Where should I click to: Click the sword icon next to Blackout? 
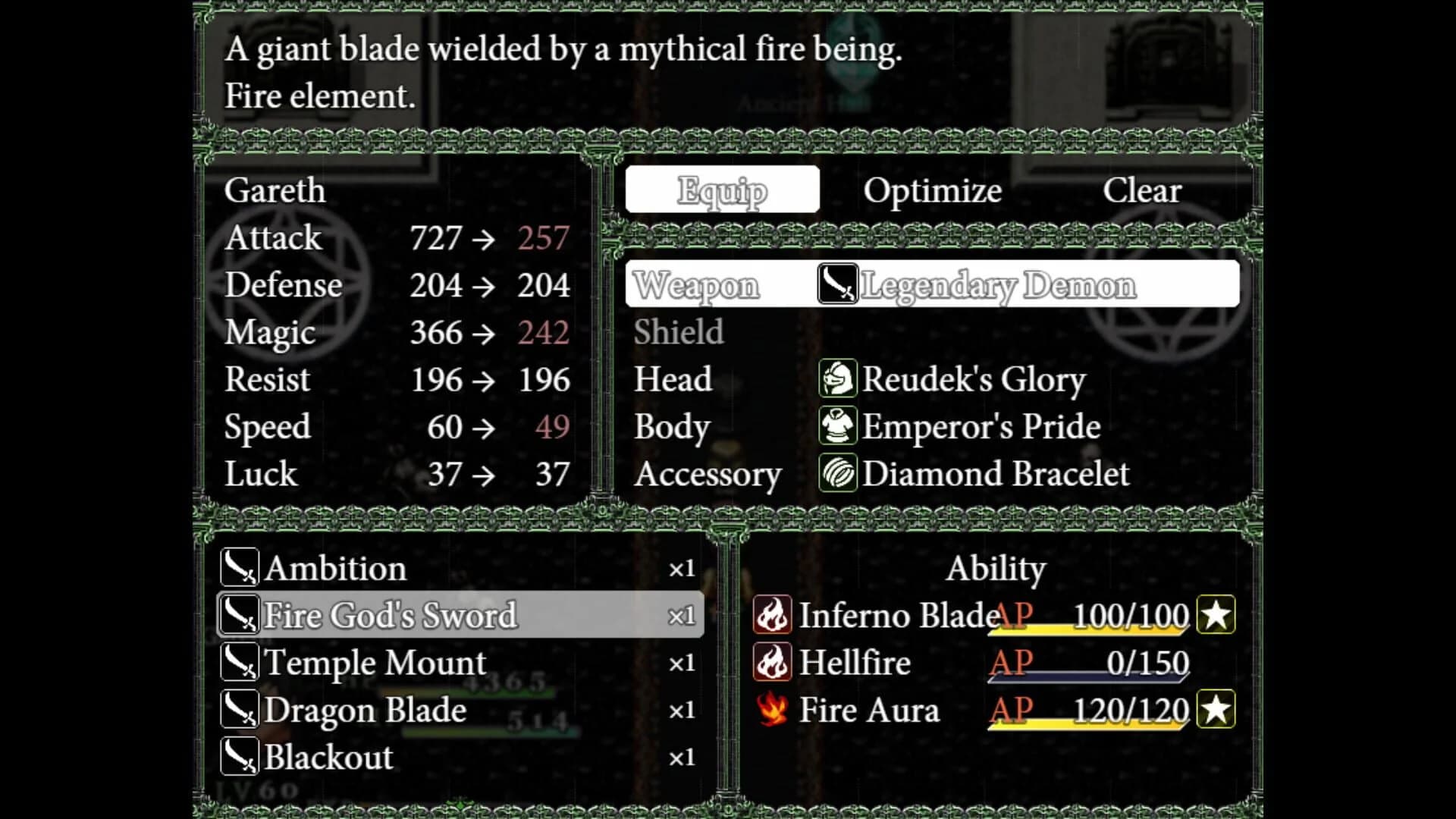[x=240, y=757]
